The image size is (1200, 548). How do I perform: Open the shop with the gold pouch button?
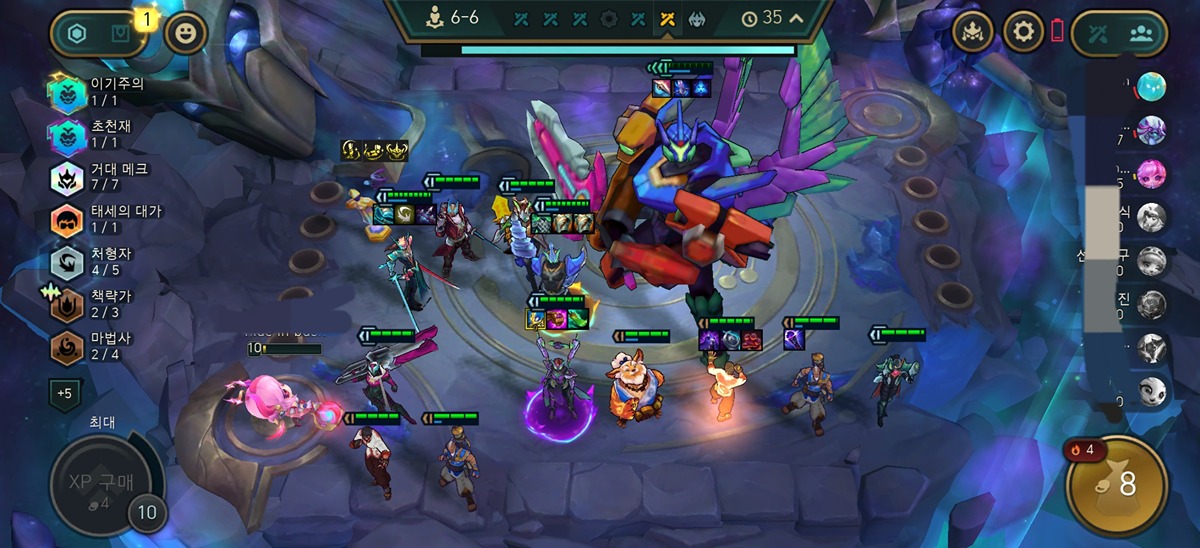1116,485
